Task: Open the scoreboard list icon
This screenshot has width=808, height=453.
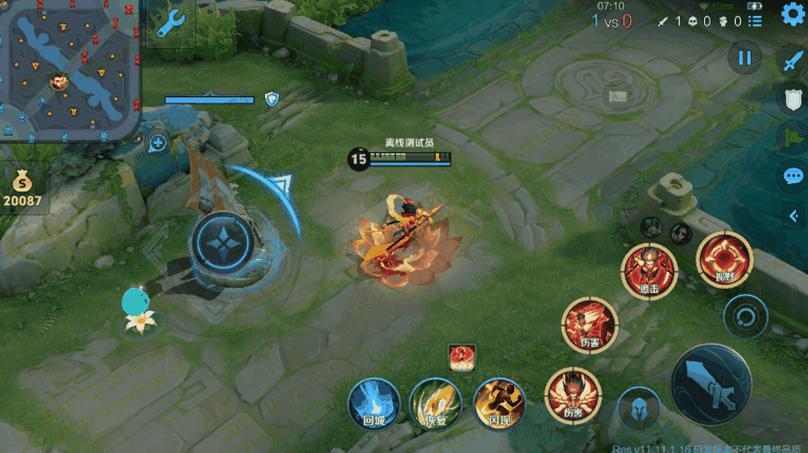Action: coord(756,20)
